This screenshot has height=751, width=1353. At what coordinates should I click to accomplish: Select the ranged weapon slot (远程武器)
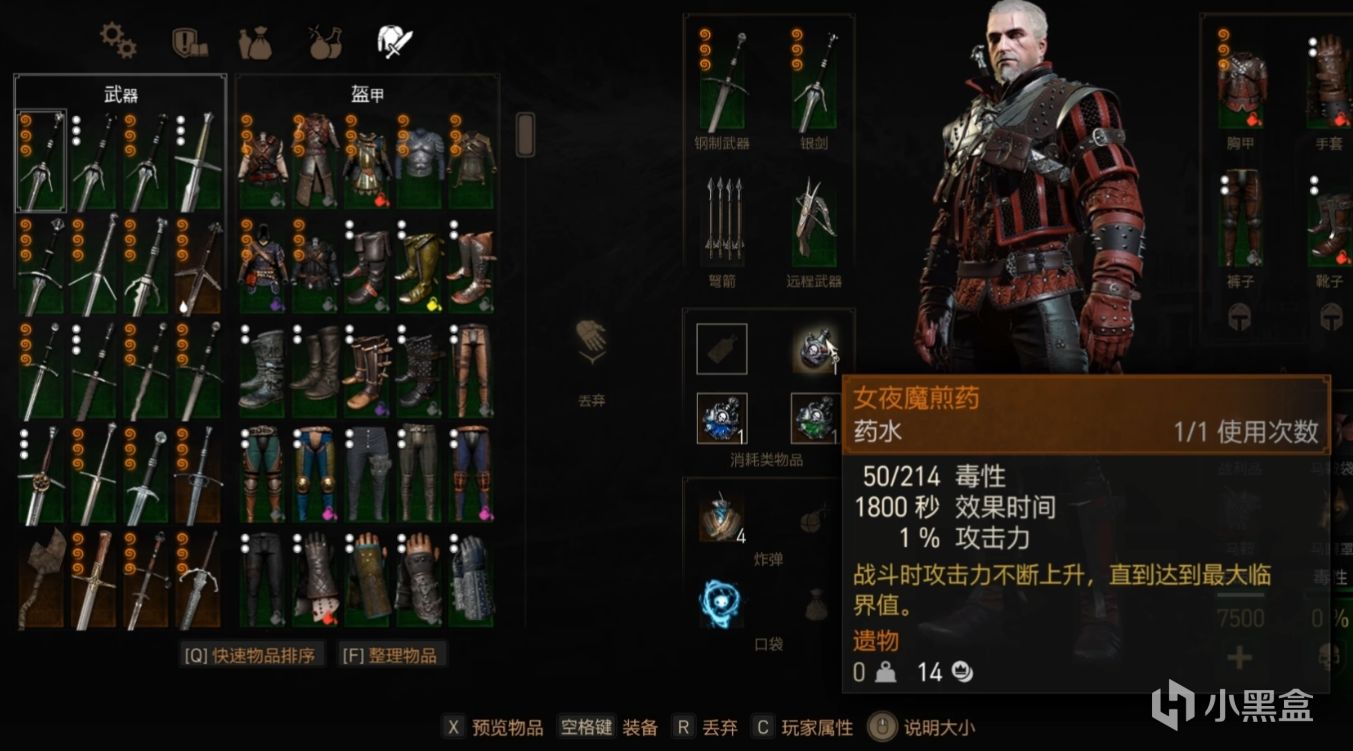815,220
